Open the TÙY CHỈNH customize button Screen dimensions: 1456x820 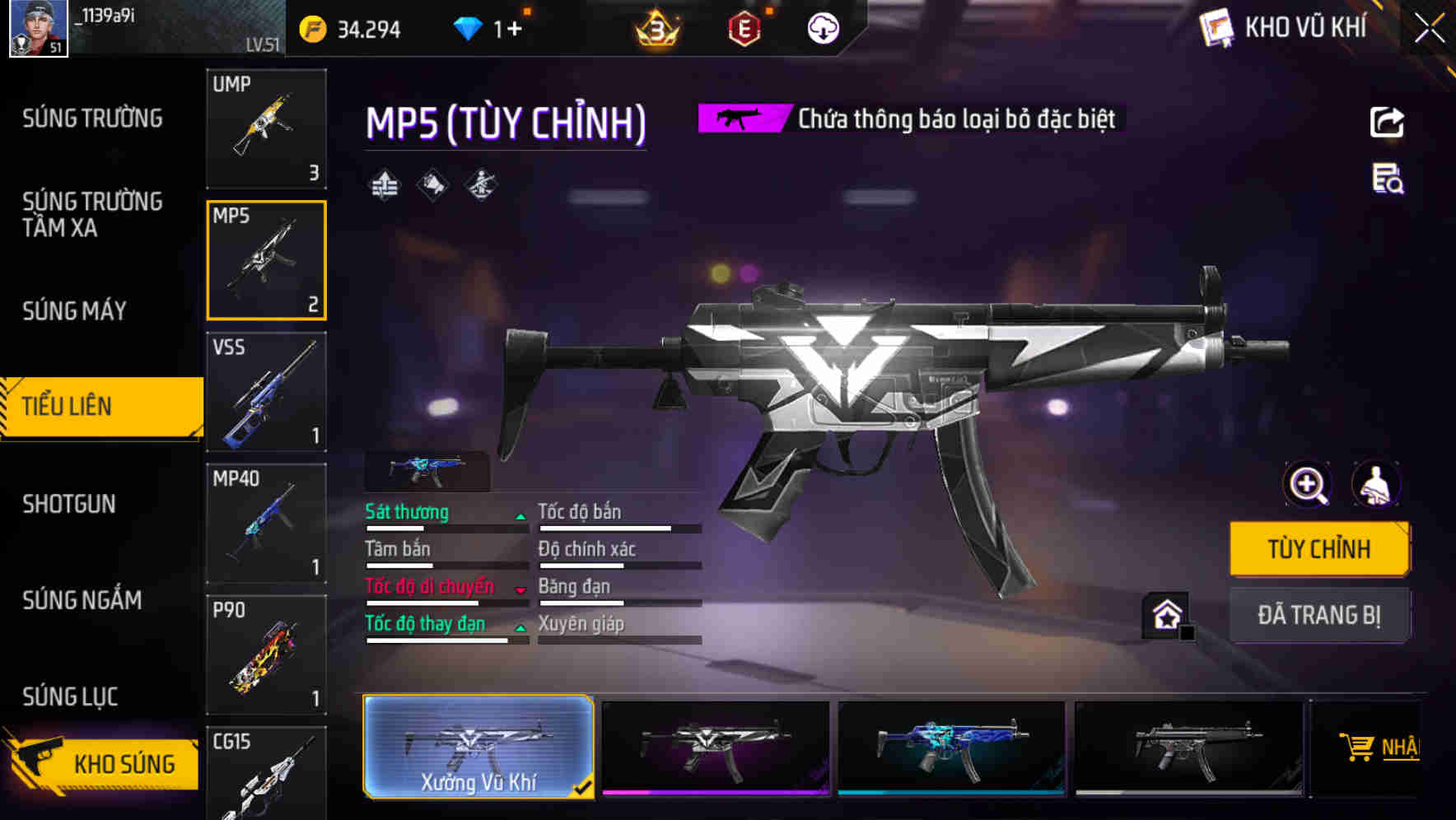(x=1318, y=549)
